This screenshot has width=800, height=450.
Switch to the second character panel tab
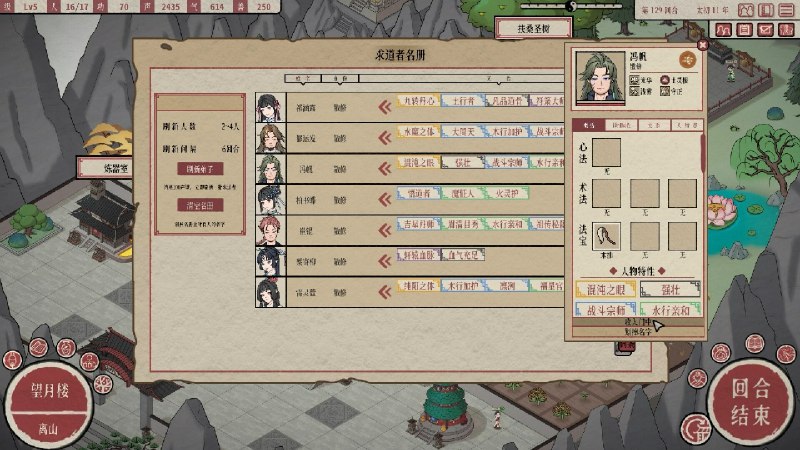(621, 126)
